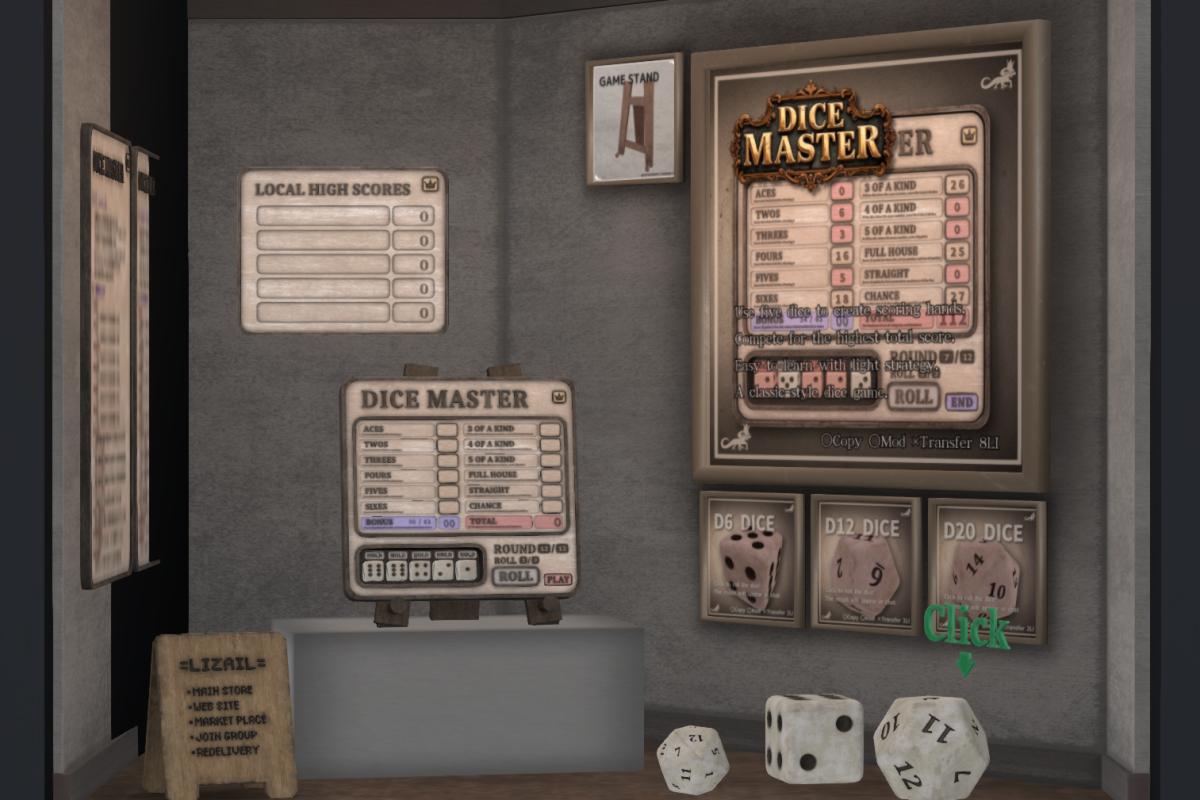Image resolution: width=1200 pixels, height=800 pixels.
Task: Toggle hold above the one-pip die
Action: [x=465, y=555]
